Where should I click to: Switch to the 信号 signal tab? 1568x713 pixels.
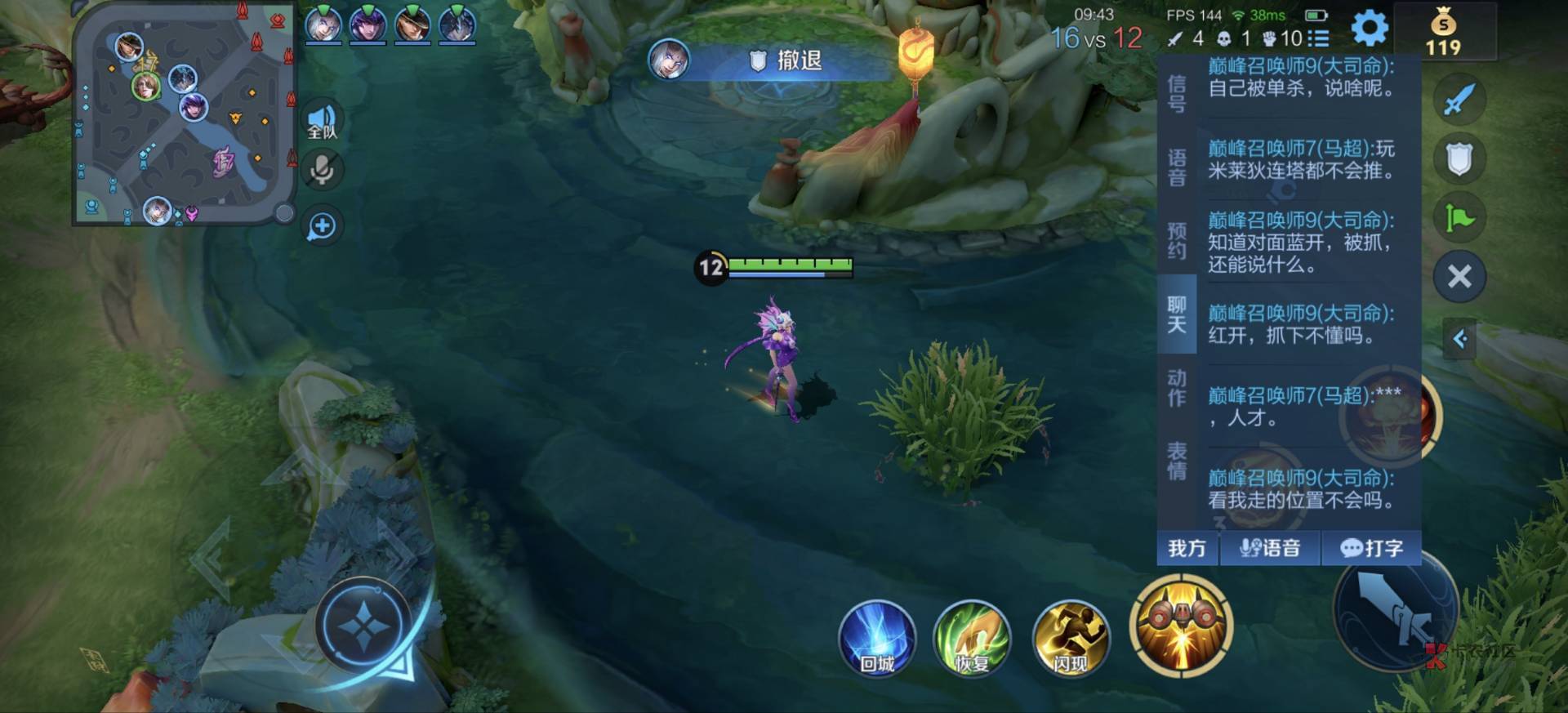pyautogui.click(x=1177, y=94)
